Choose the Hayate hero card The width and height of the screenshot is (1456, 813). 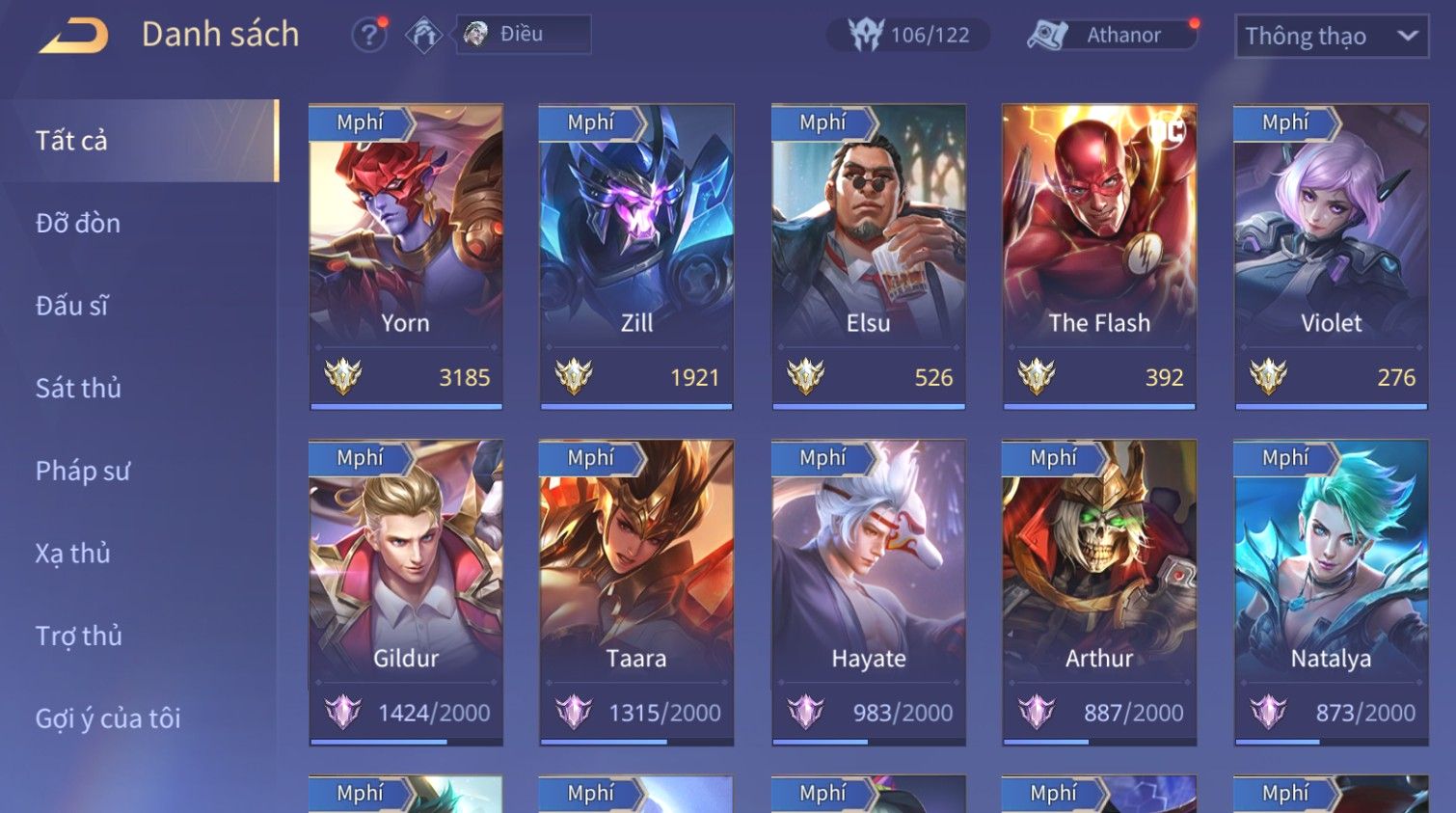point(868,592)
